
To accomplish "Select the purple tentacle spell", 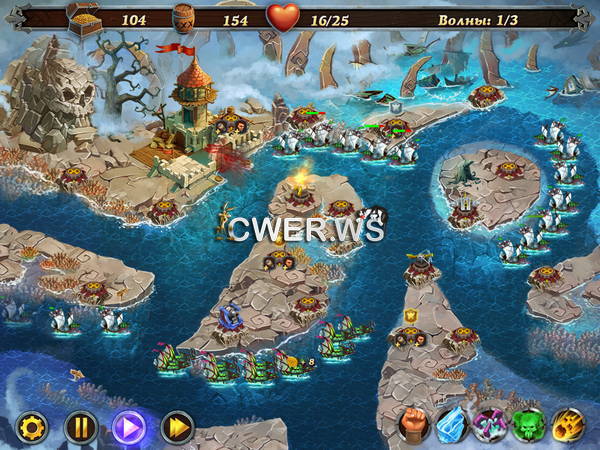I will [491, 425].
